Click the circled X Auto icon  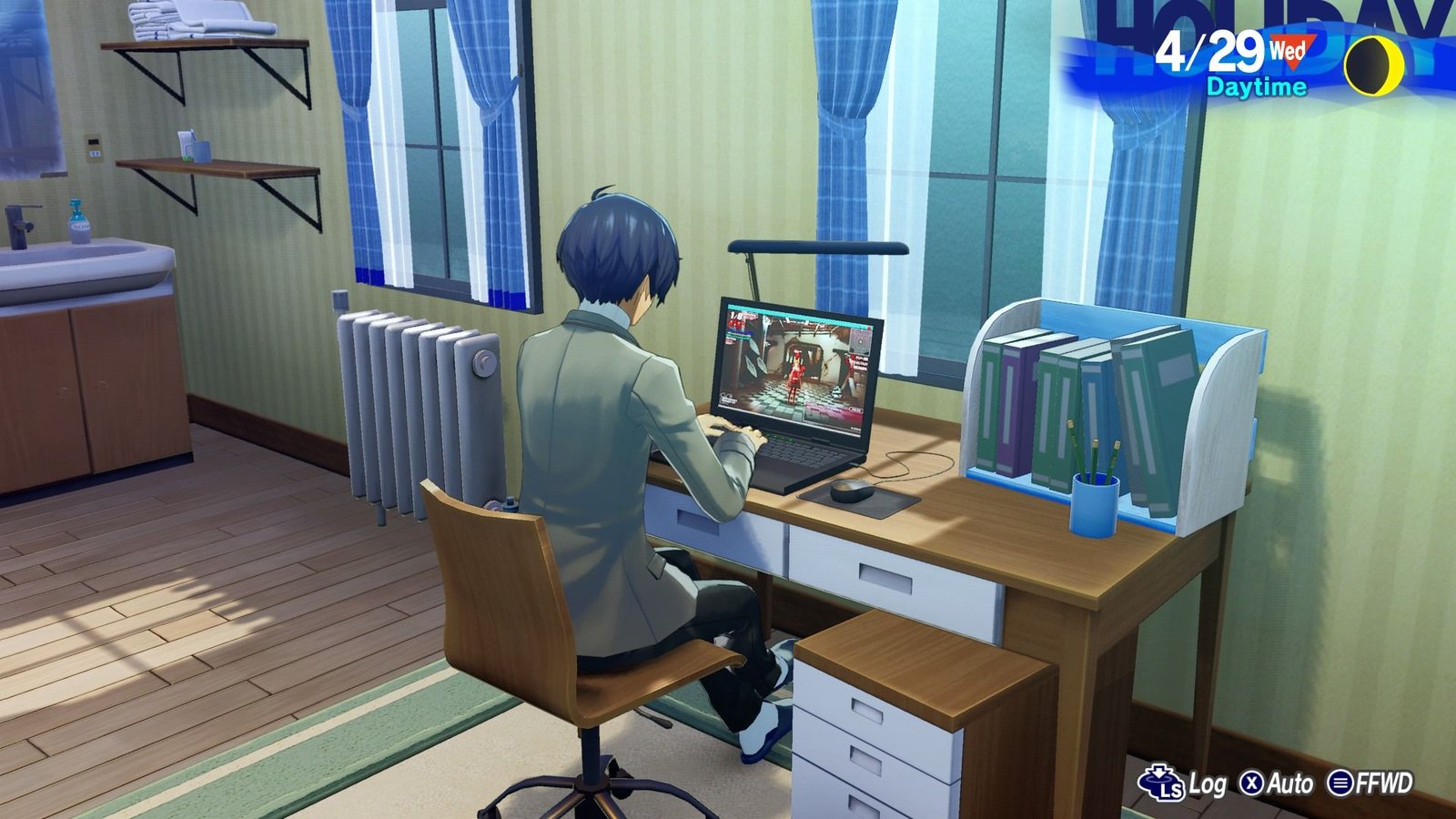(x=1251, y=782)
